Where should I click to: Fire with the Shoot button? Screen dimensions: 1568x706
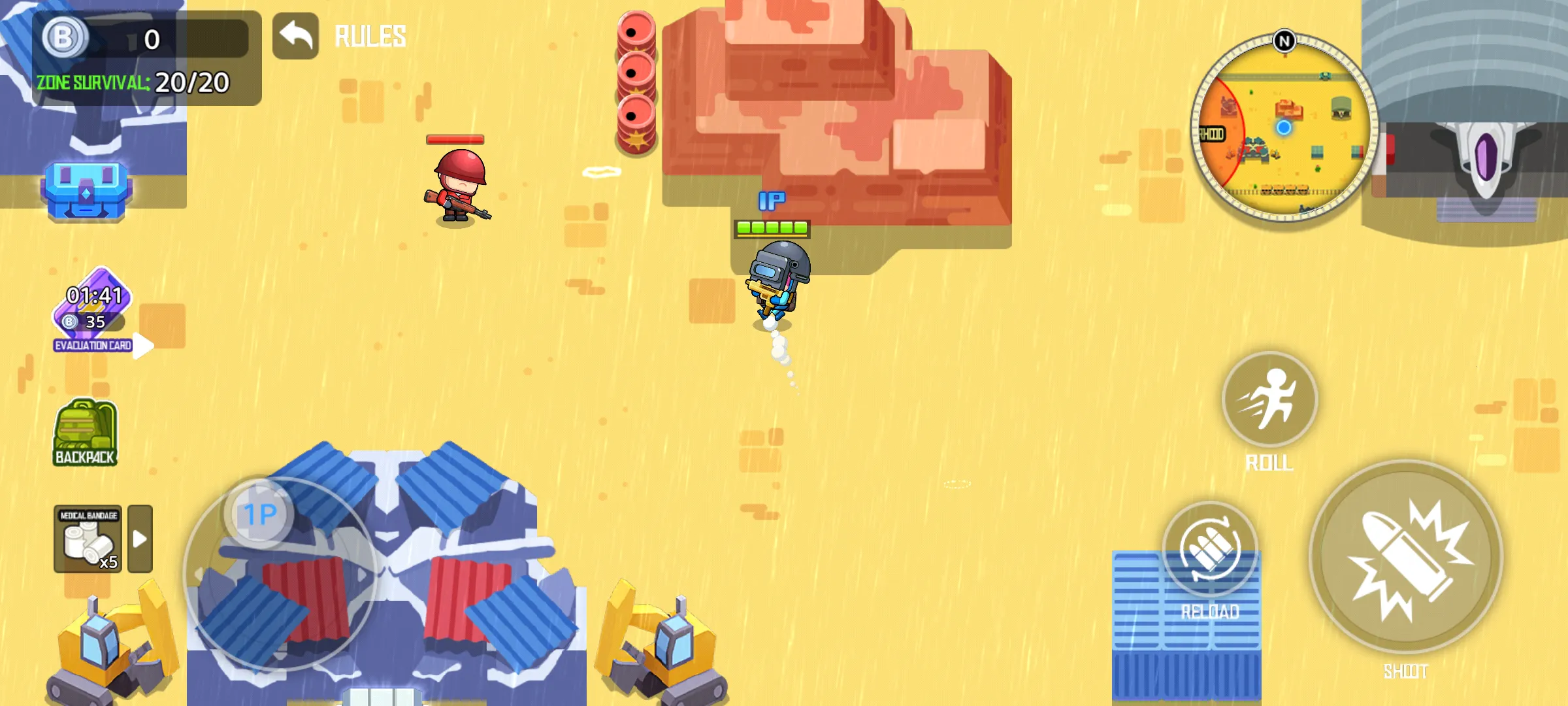tap(1406, 557)
